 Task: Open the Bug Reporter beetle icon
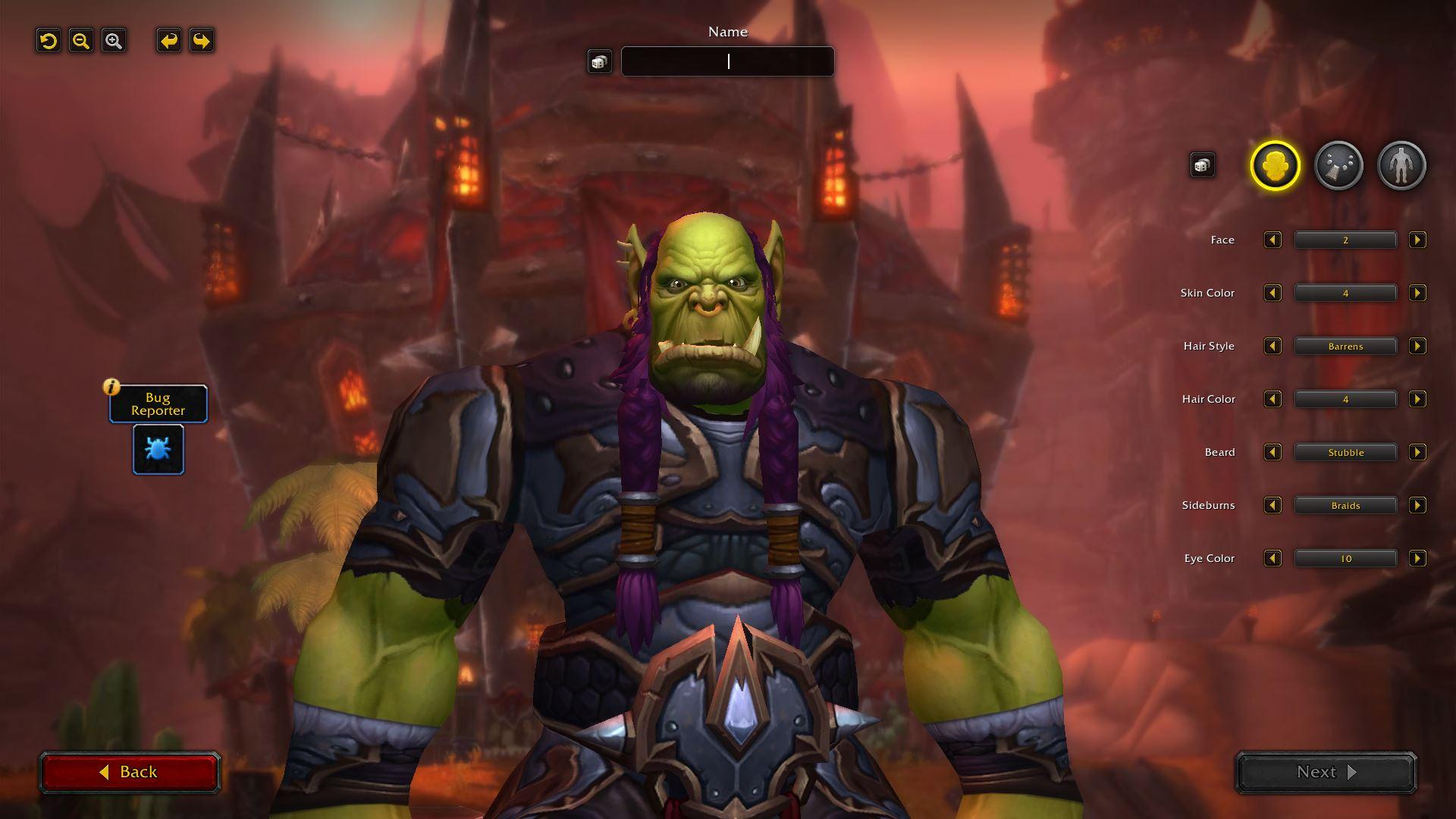pyautogui.click(x=158, y=450)
